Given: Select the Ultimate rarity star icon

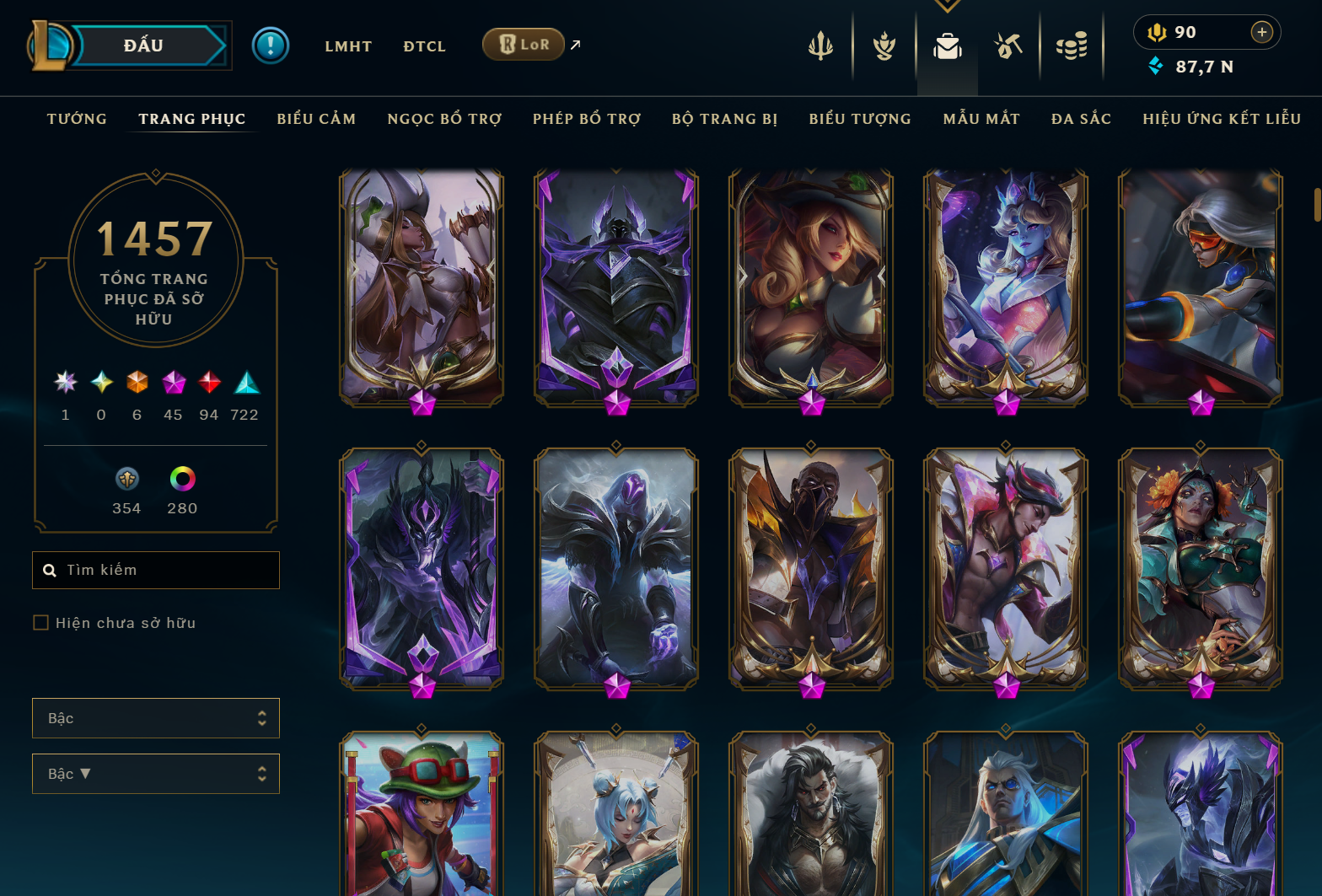Looking at the screenshot, I should click(x=65, y=384).
